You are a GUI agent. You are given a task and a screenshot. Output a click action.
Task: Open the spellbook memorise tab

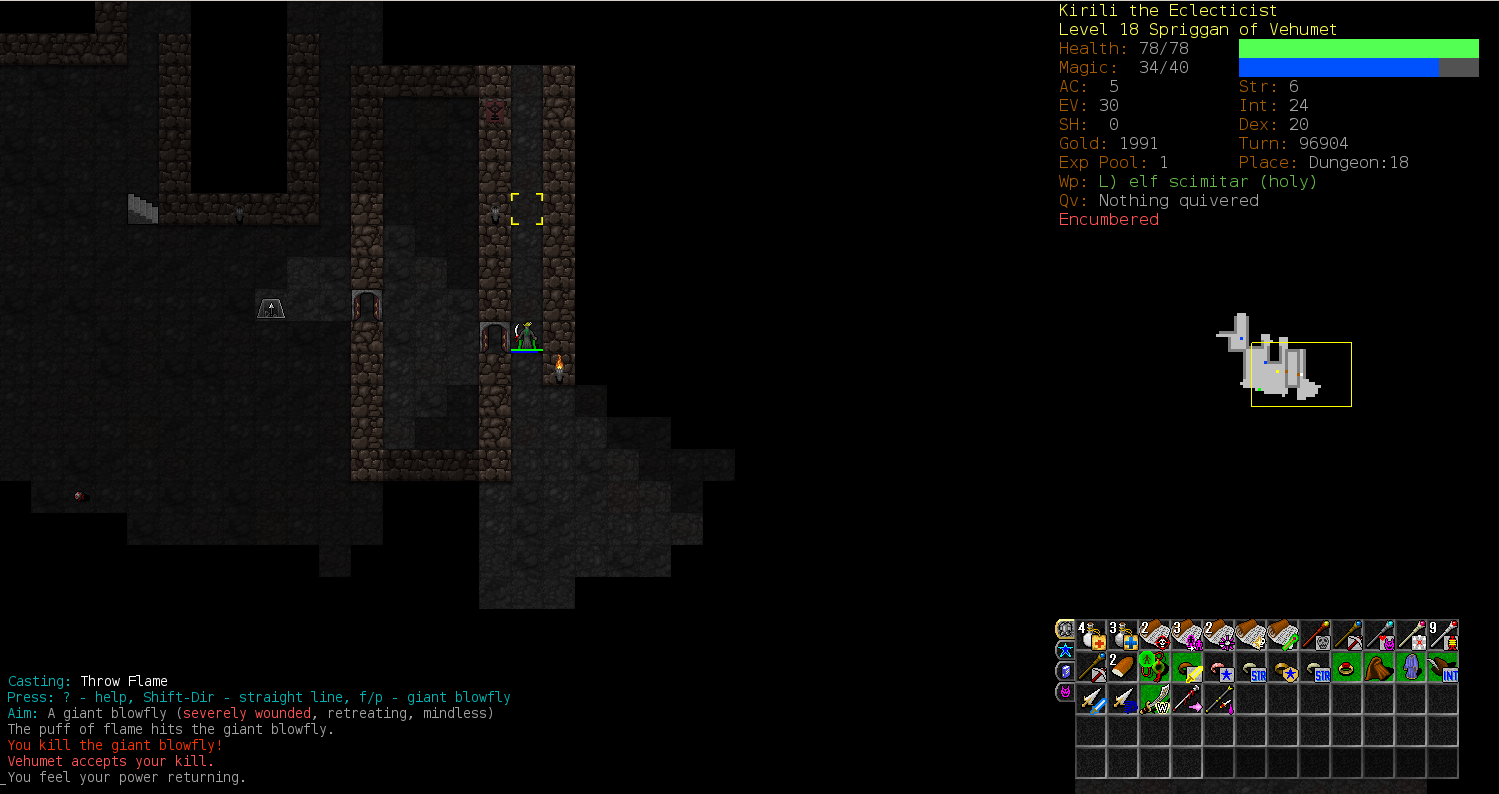coord(1065,671)
